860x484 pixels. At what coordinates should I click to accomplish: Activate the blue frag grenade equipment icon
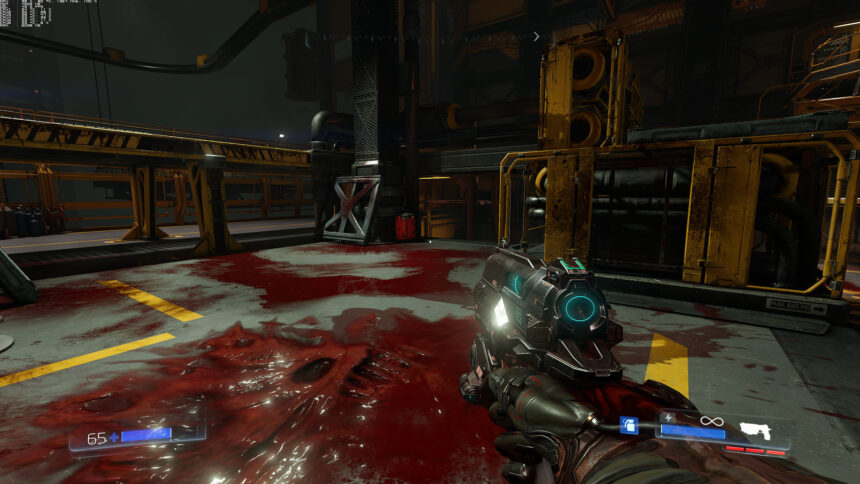[628, 426]
